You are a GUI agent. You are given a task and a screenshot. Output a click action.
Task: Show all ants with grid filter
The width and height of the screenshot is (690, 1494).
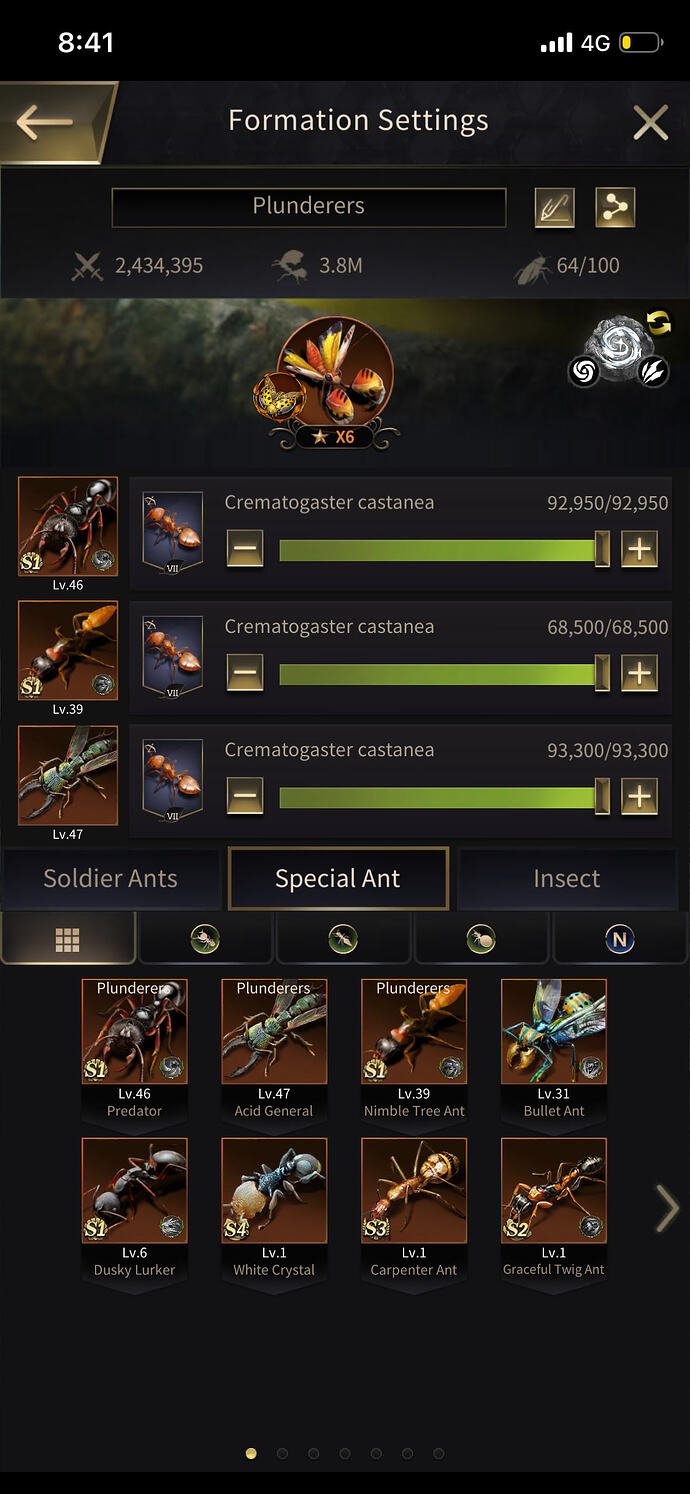tap(68, 939)
